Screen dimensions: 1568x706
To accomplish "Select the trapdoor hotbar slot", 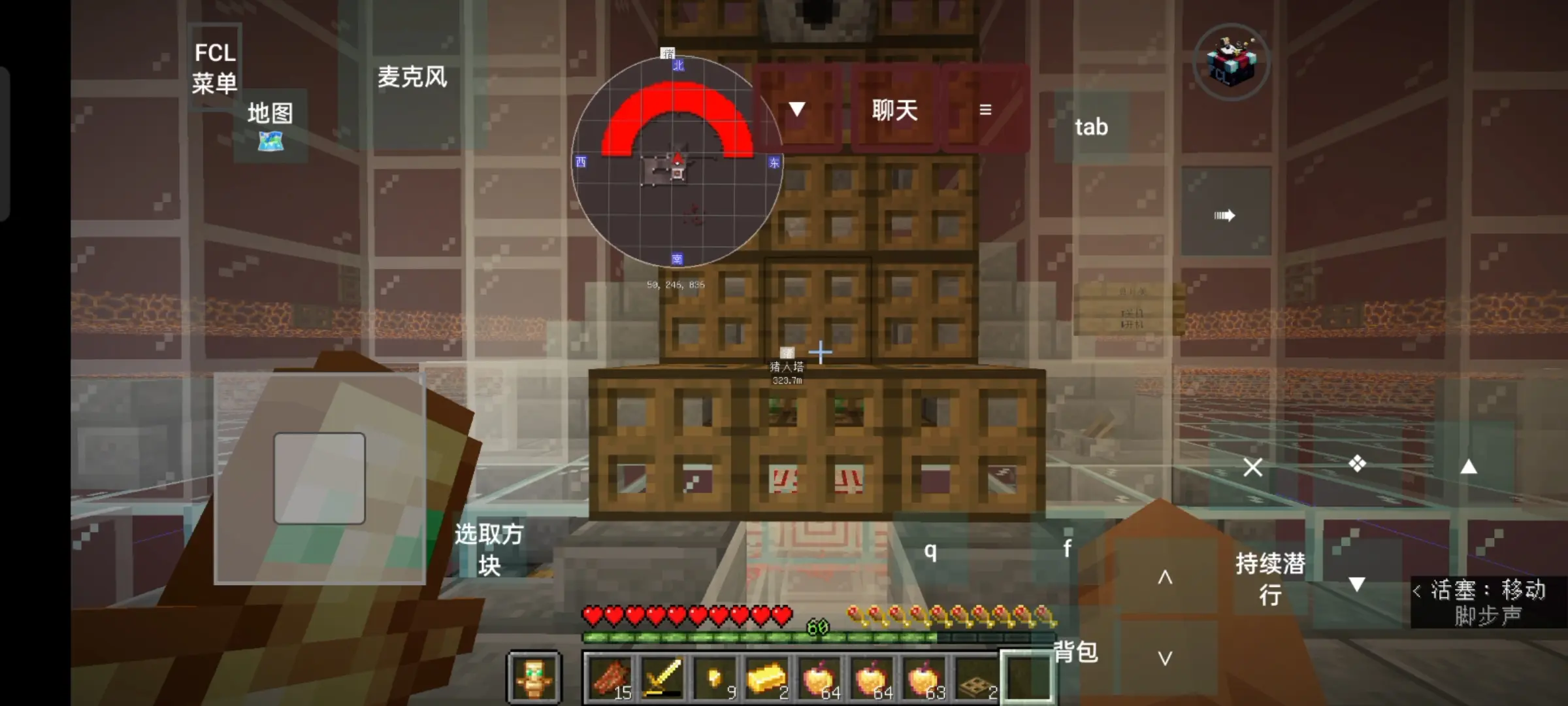I will pyautogui.click(x=976, y=677).
